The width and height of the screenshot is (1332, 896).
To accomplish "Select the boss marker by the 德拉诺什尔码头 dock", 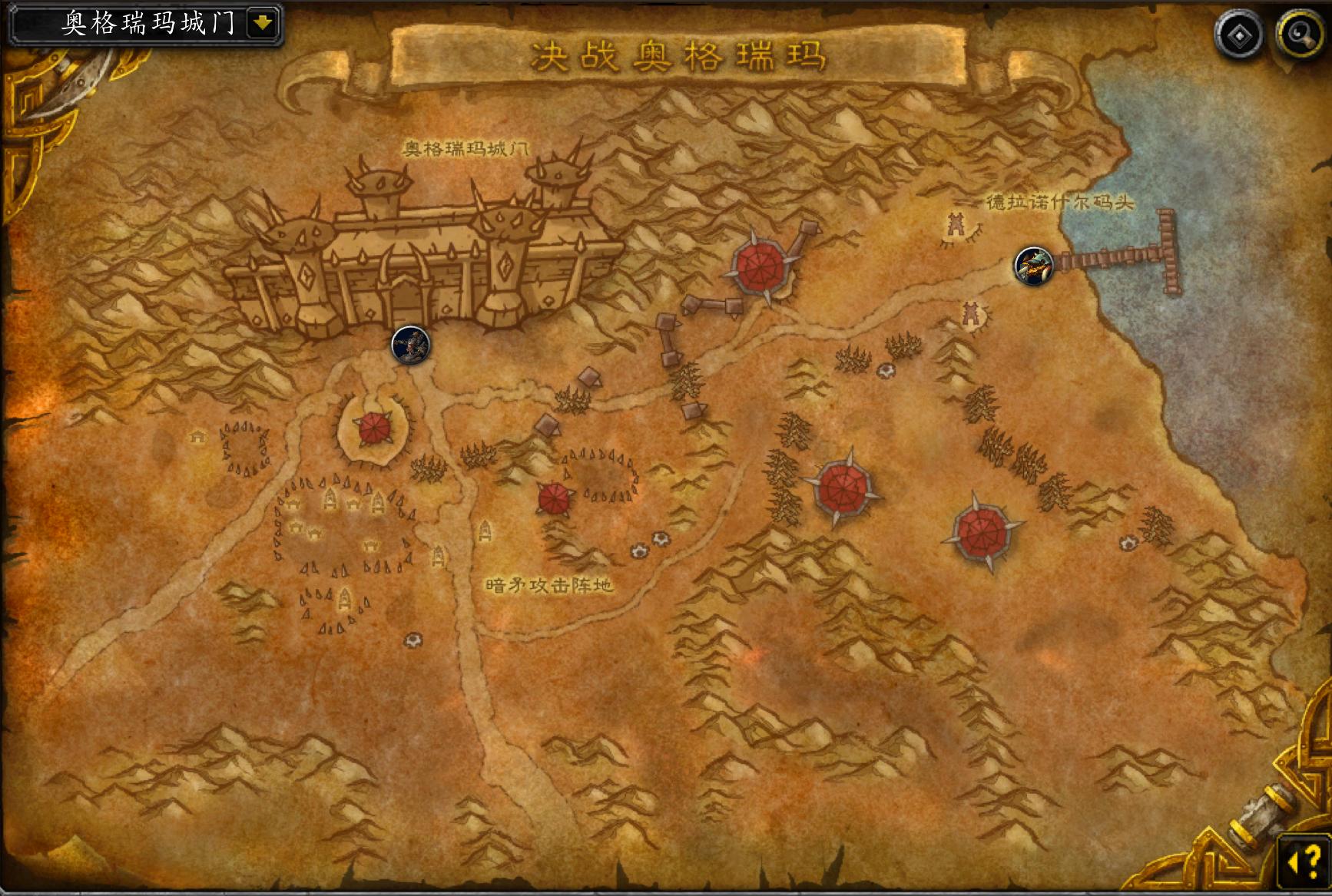I will coord(1033,266).
